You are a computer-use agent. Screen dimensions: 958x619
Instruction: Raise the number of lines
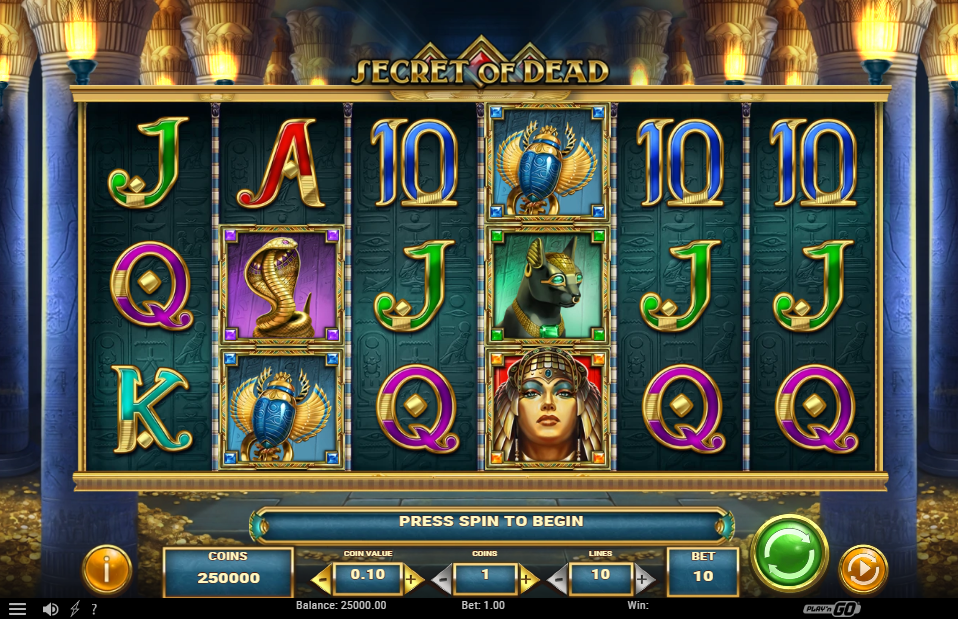[644, 578]
